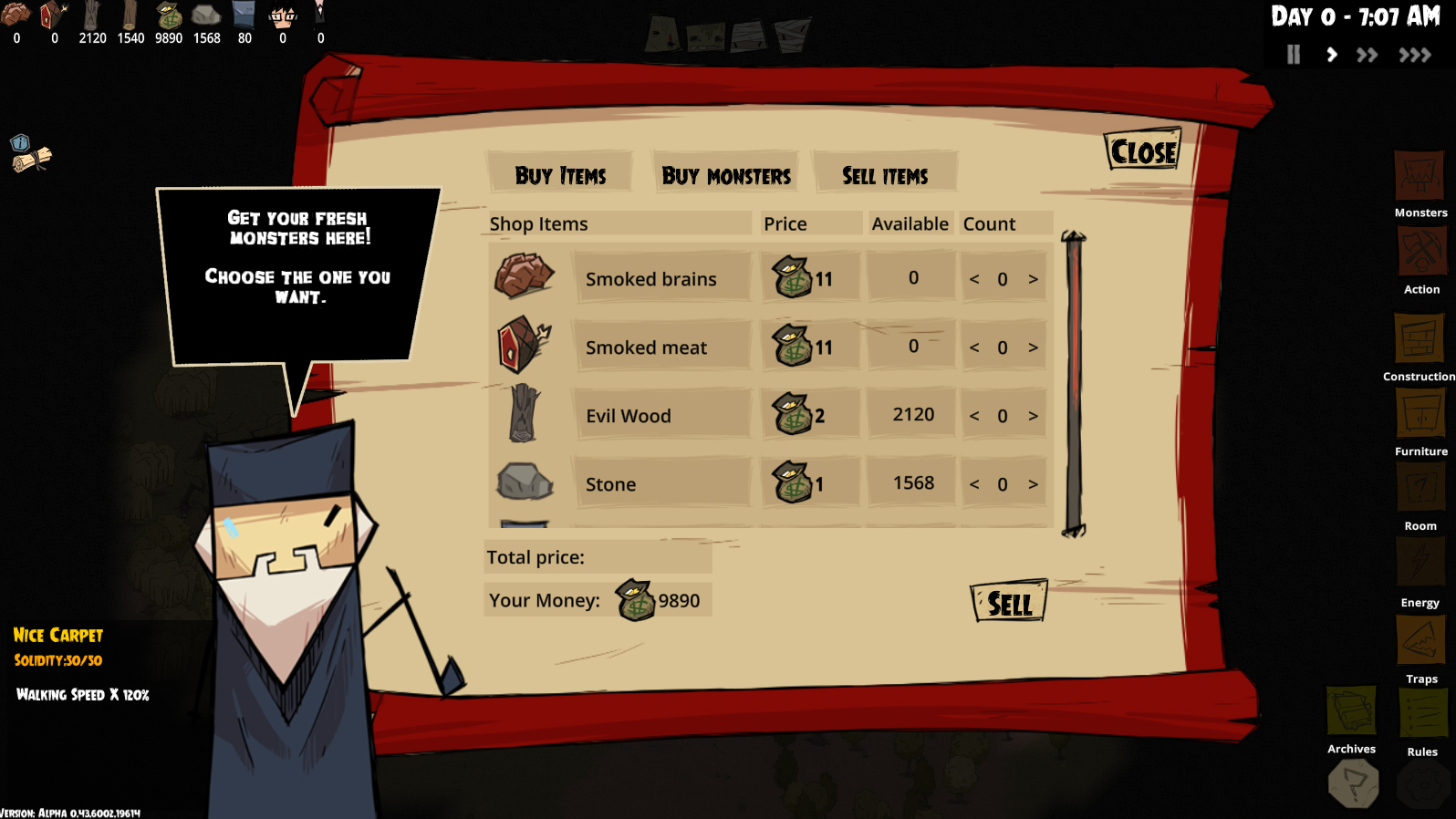Increase the Stone sell count
Viewport: 1456px width, 819px height.
tap(1033, 484)
